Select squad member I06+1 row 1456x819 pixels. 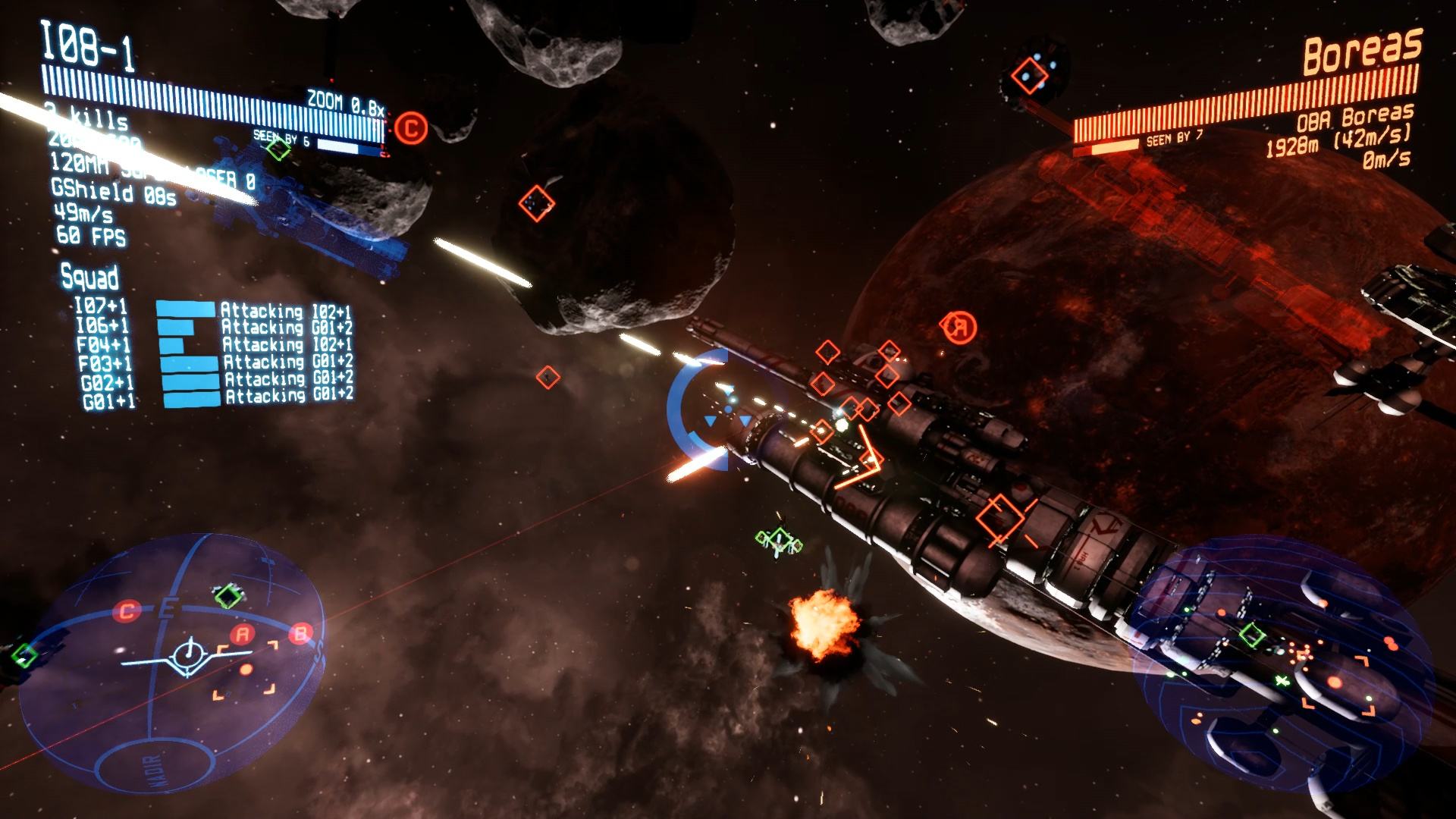click(x=102, y=326)
